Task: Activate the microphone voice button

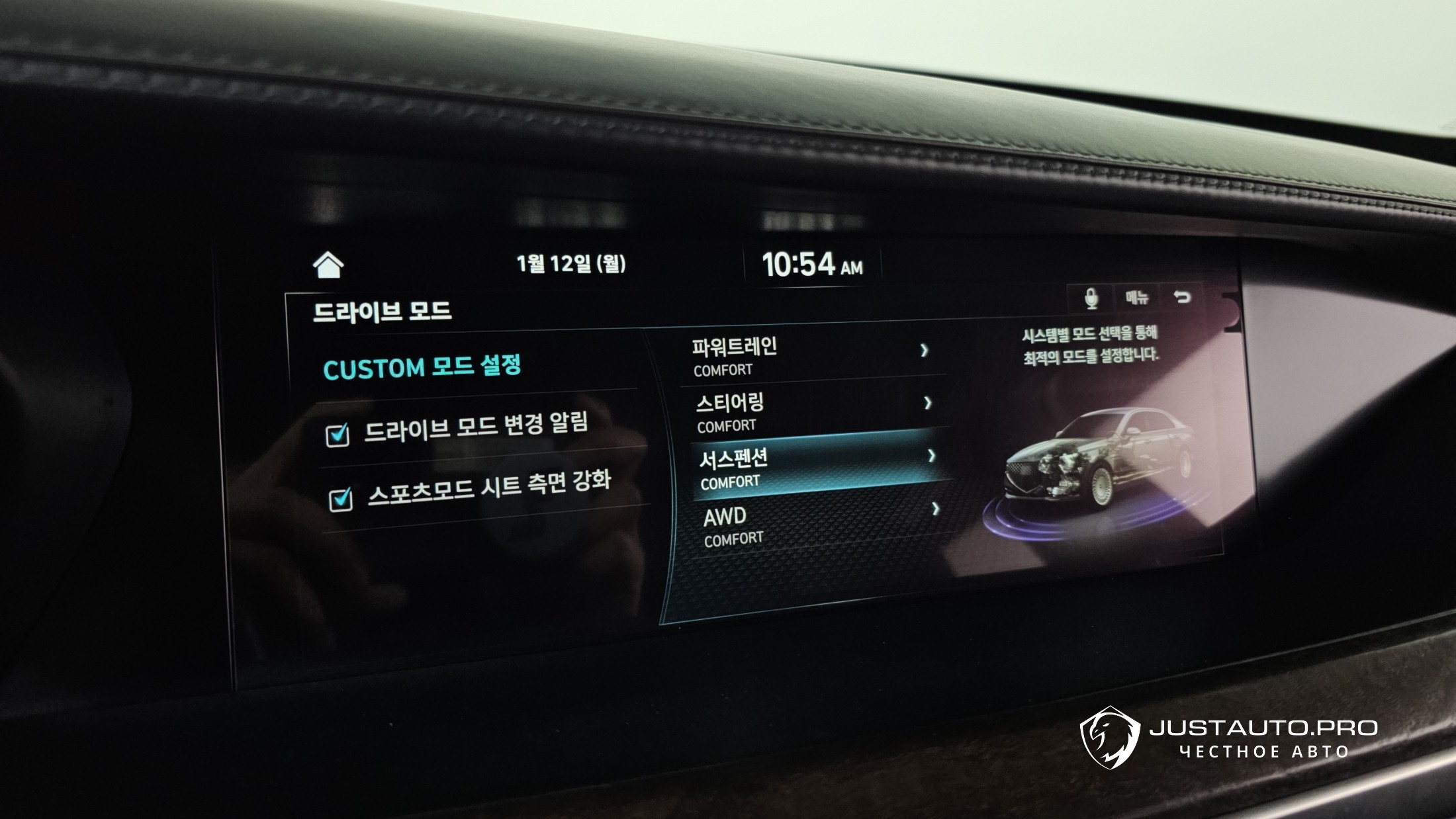Action: click(x=1091, y=298)
